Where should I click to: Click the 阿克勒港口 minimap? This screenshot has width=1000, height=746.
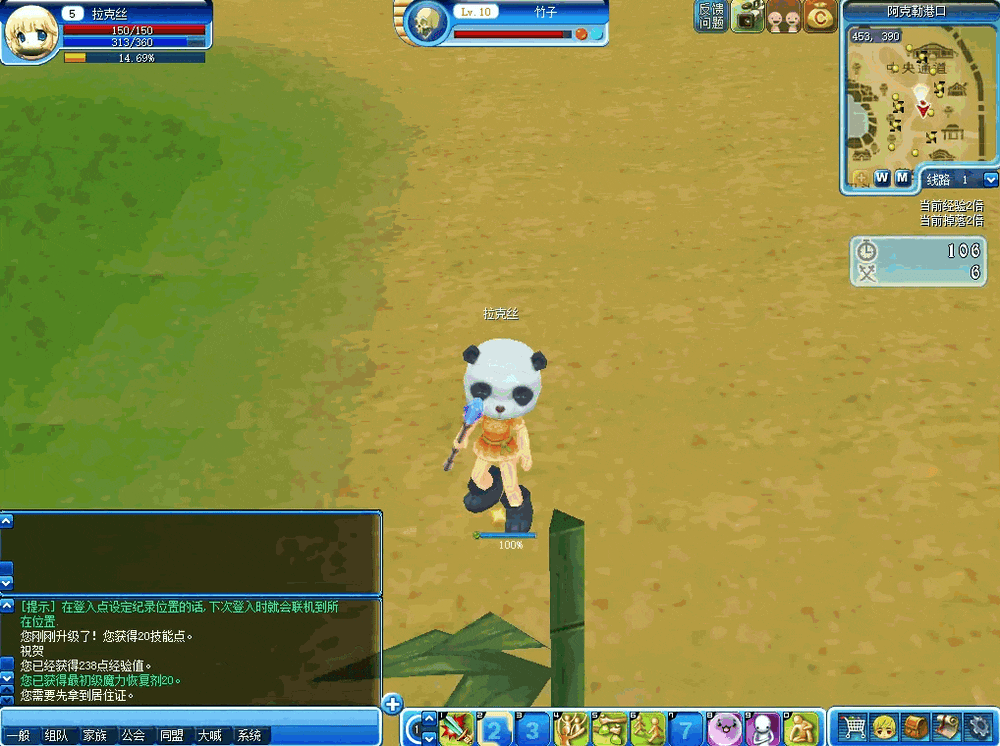pyautogui.click(x=920, y=95)
